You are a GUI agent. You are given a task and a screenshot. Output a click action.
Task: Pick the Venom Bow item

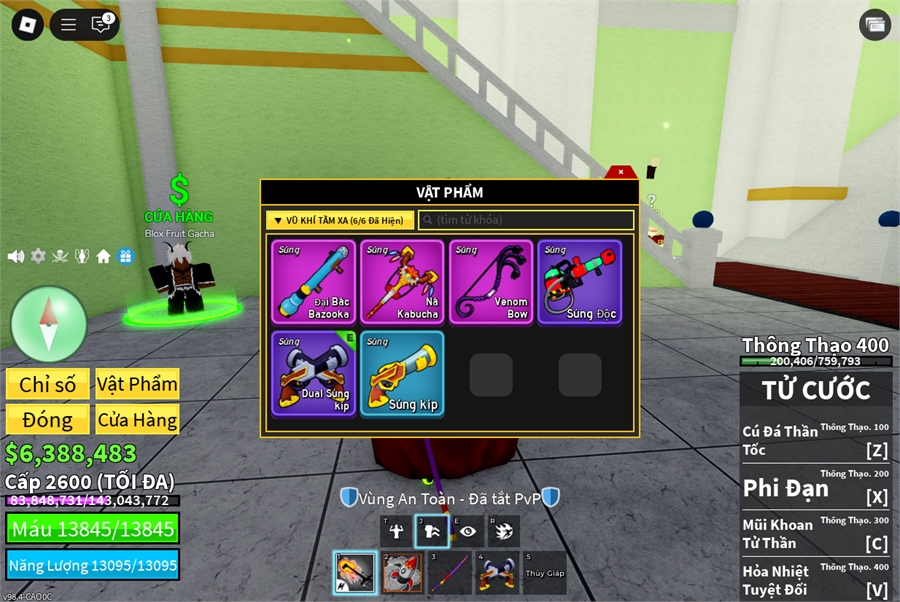490,282
